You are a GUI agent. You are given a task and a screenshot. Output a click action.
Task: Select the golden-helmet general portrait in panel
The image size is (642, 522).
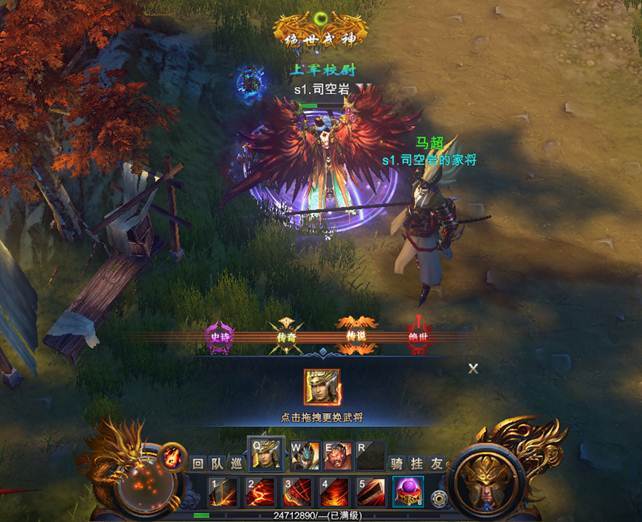point(322,387)
